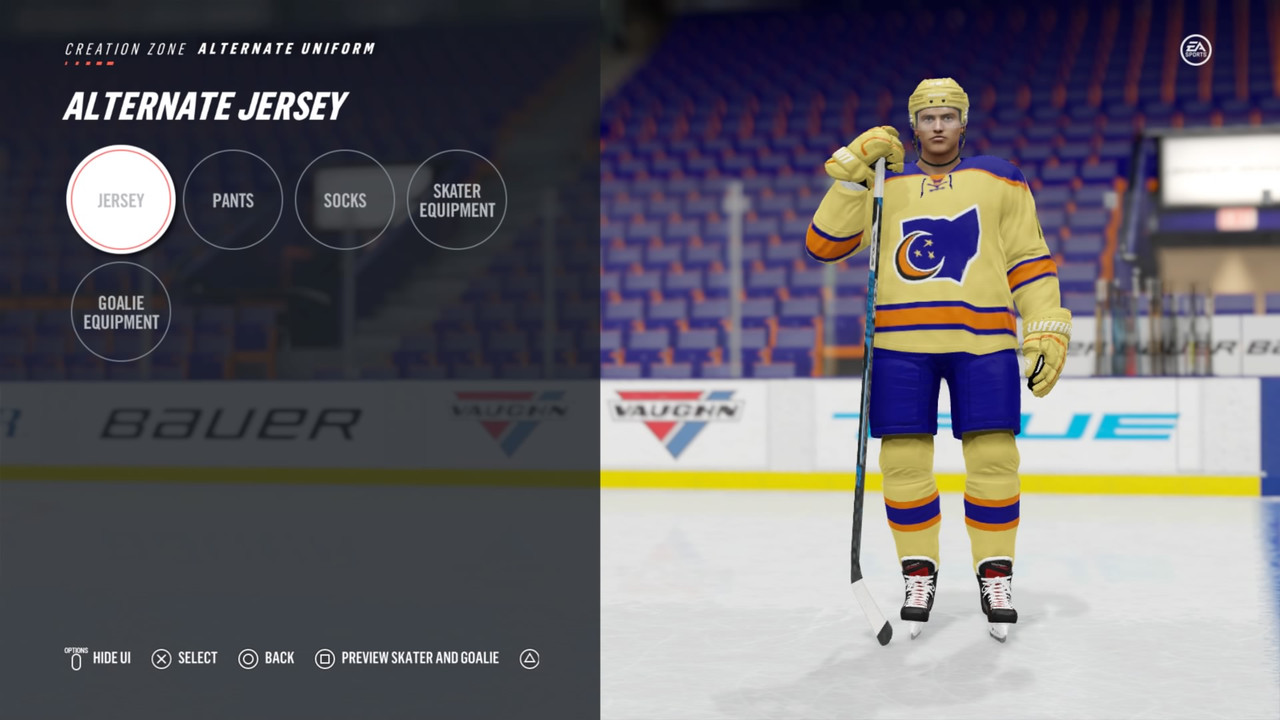Select the Jersey circle option
Screen dimensions: 1280x720
[121, 200]
